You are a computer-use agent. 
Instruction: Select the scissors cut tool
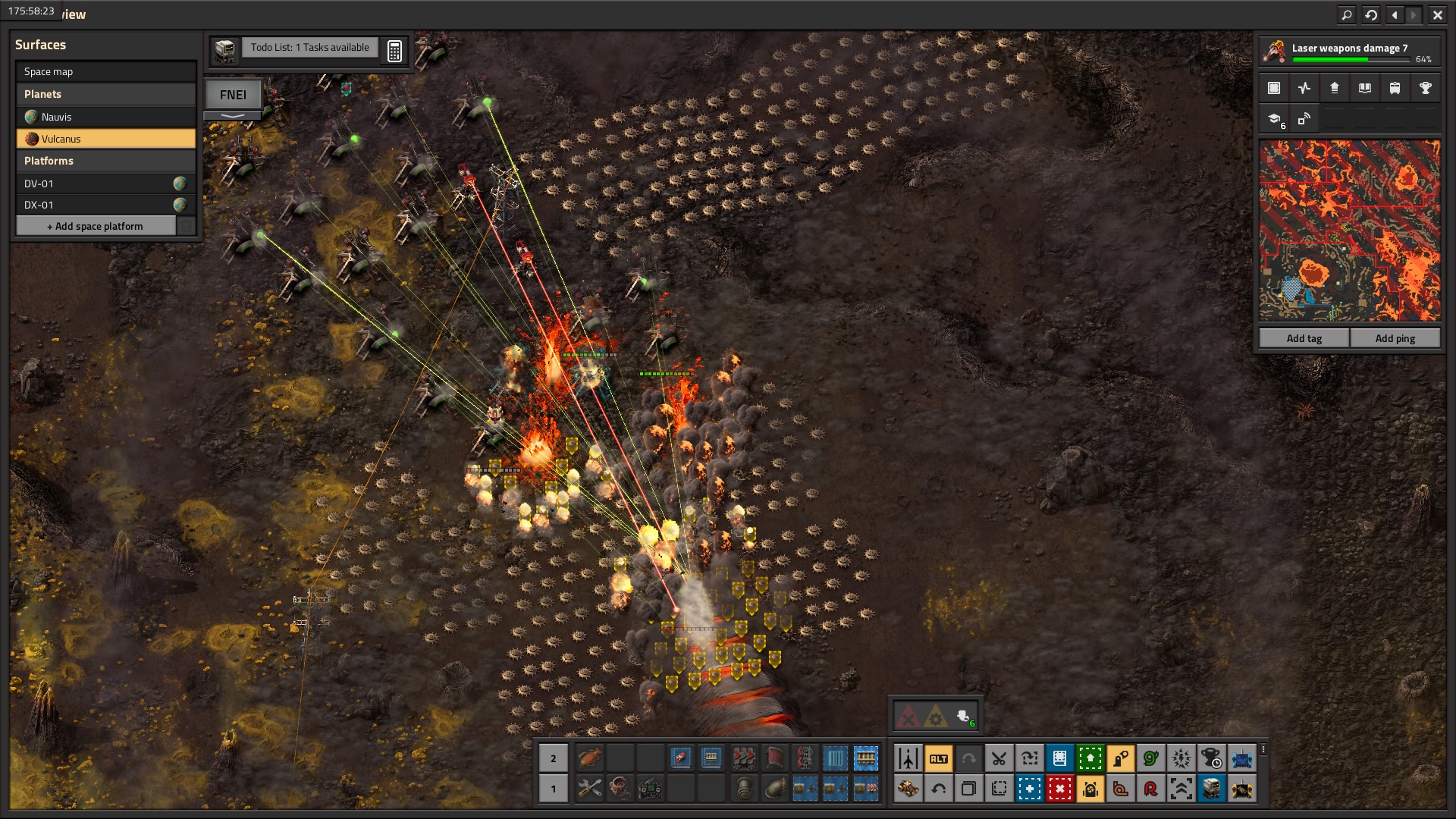coord(999,758)
